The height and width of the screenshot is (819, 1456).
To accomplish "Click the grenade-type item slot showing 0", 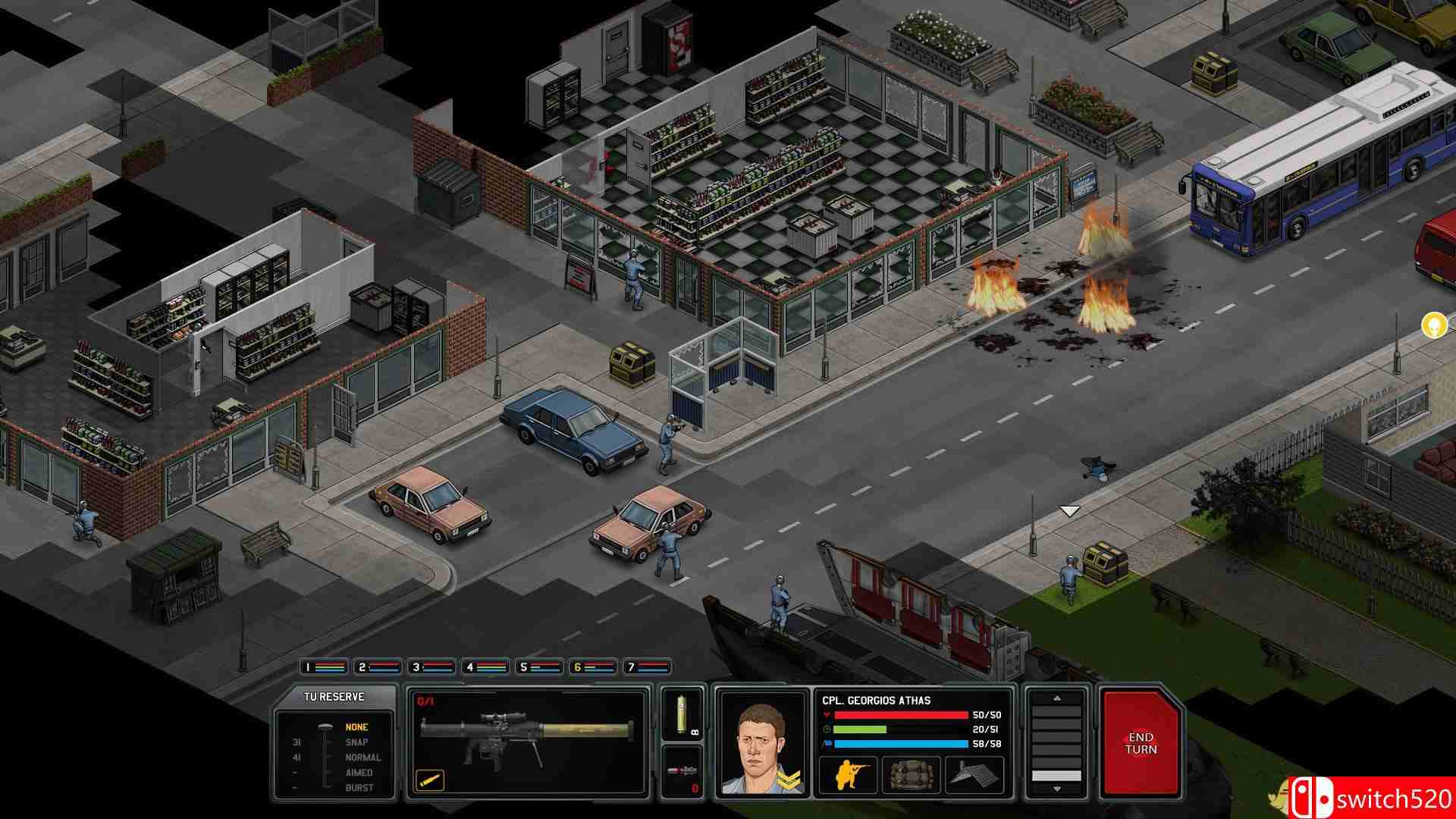I will coord(682,771).
